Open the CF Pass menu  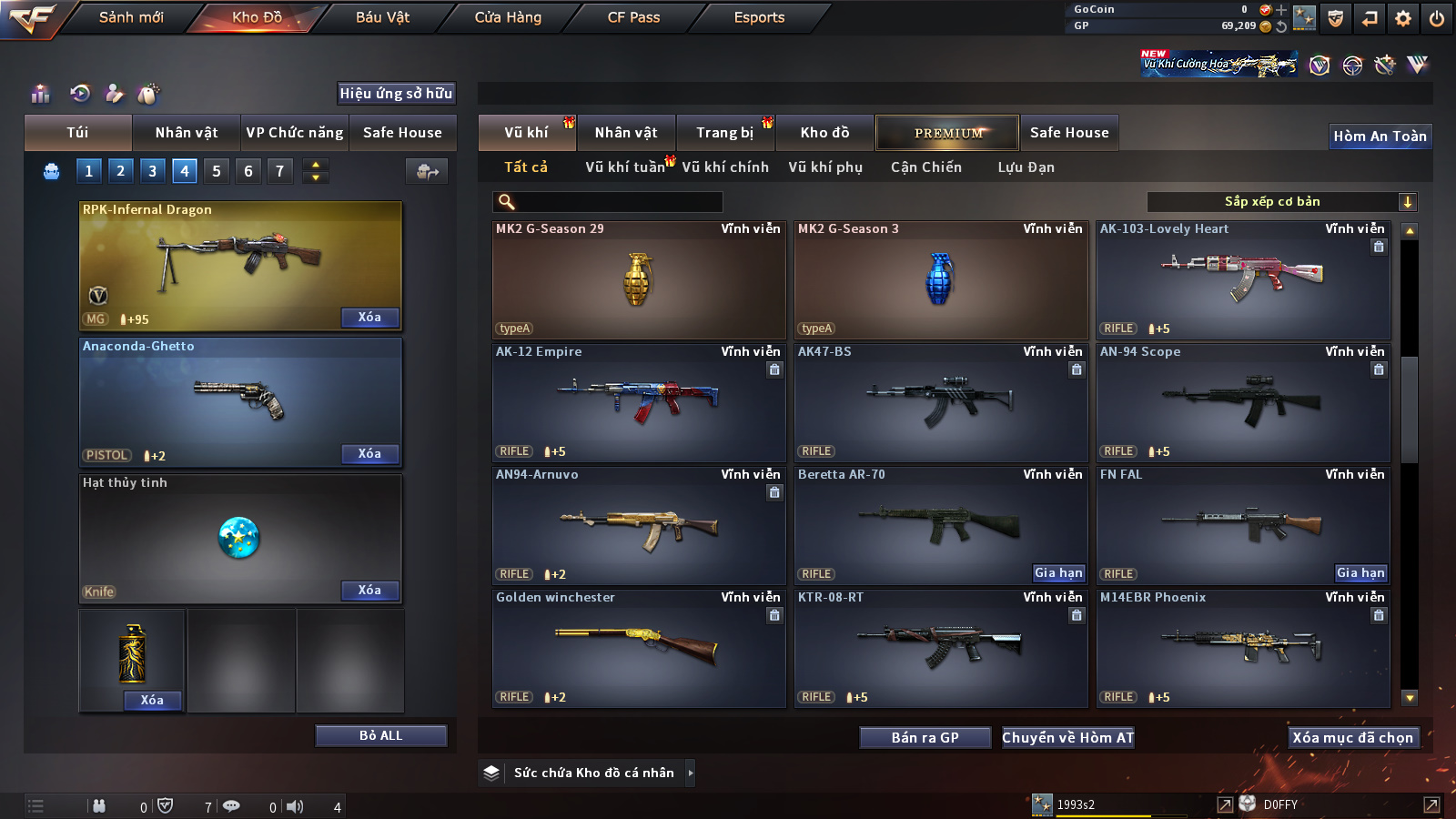[x=633, y=17]
